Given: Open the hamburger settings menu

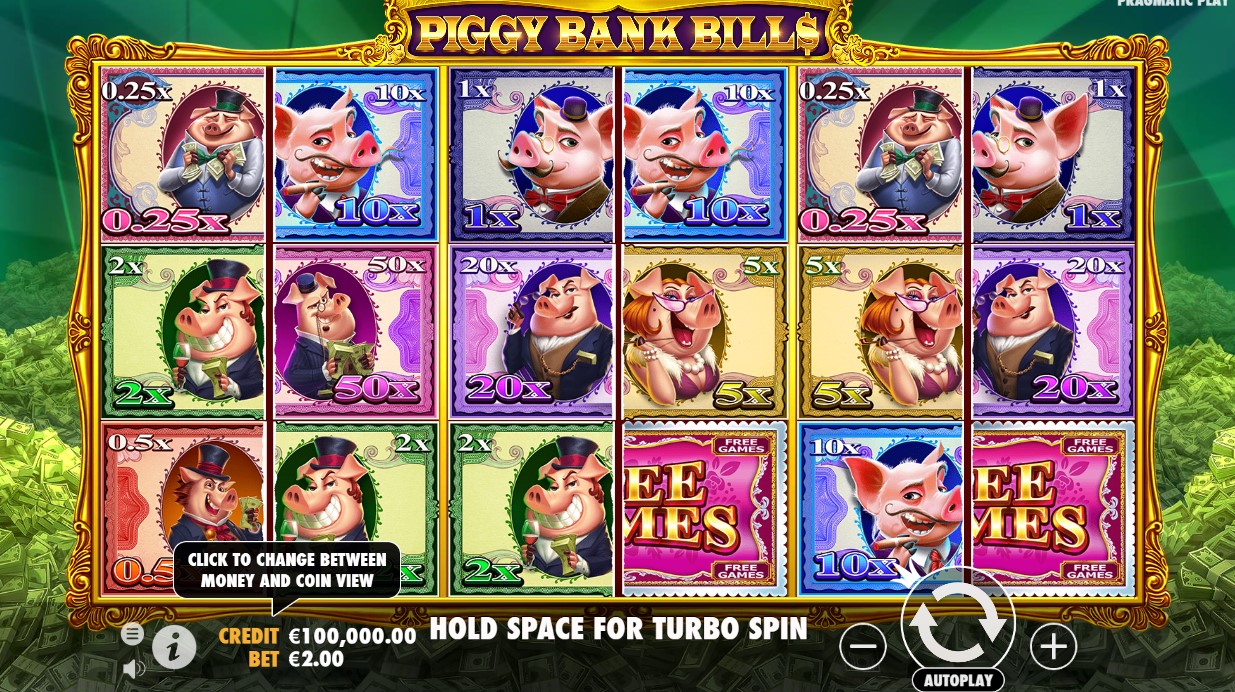Looking at the screenshot, I should 132,634.
